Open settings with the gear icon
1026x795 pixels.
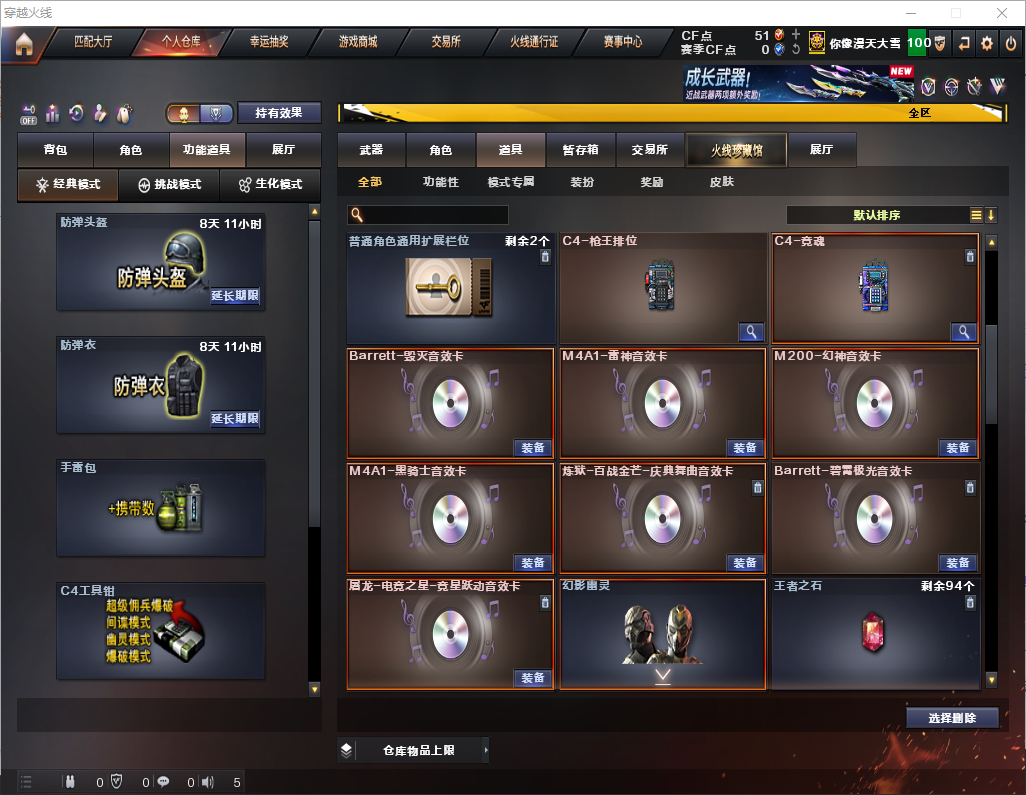[987, 43]
